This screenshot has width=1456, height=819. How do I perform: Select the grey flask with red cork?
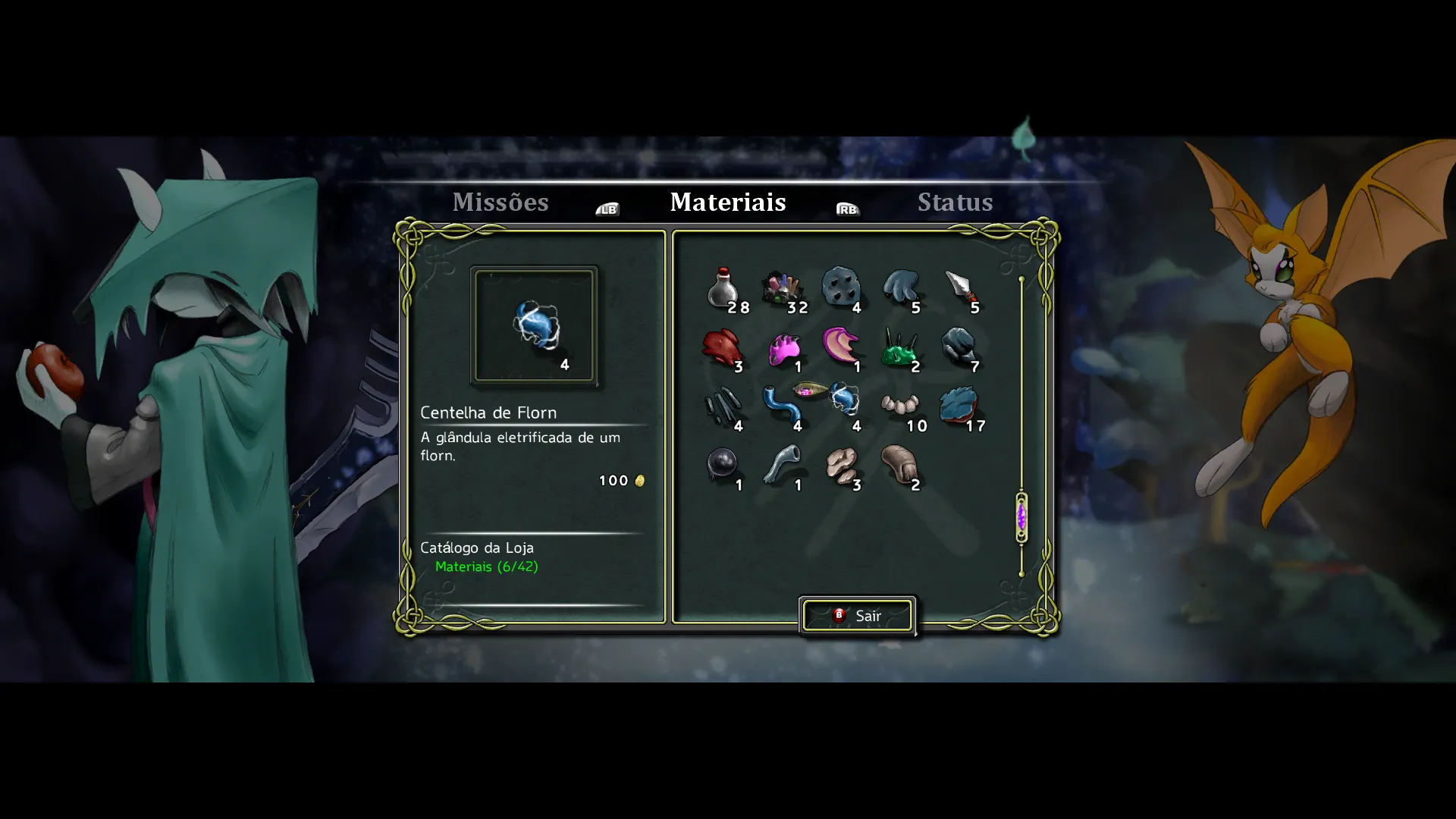pyautogui.click(x=722, y=289)
